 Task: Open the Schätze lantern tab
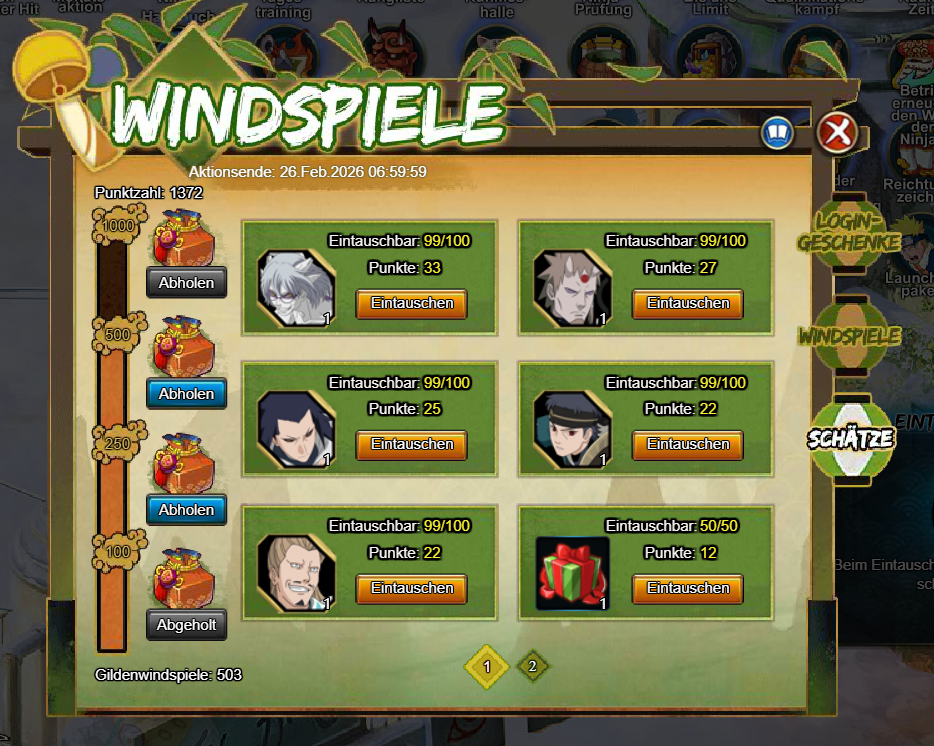(851, 439)
